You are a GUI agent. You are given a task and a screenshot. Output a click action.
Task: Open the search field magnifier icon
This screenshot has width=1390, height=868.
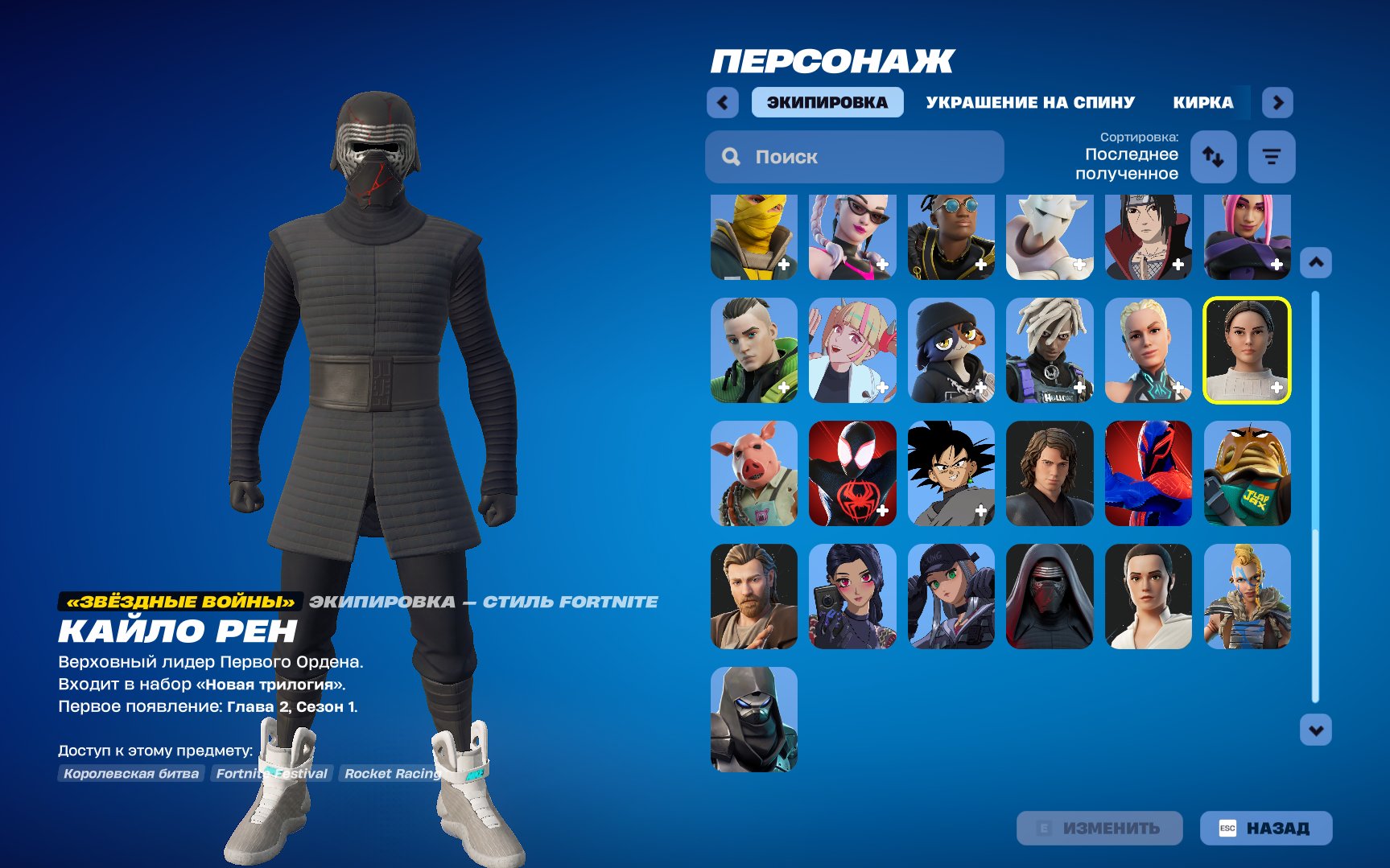coord(731,157)
